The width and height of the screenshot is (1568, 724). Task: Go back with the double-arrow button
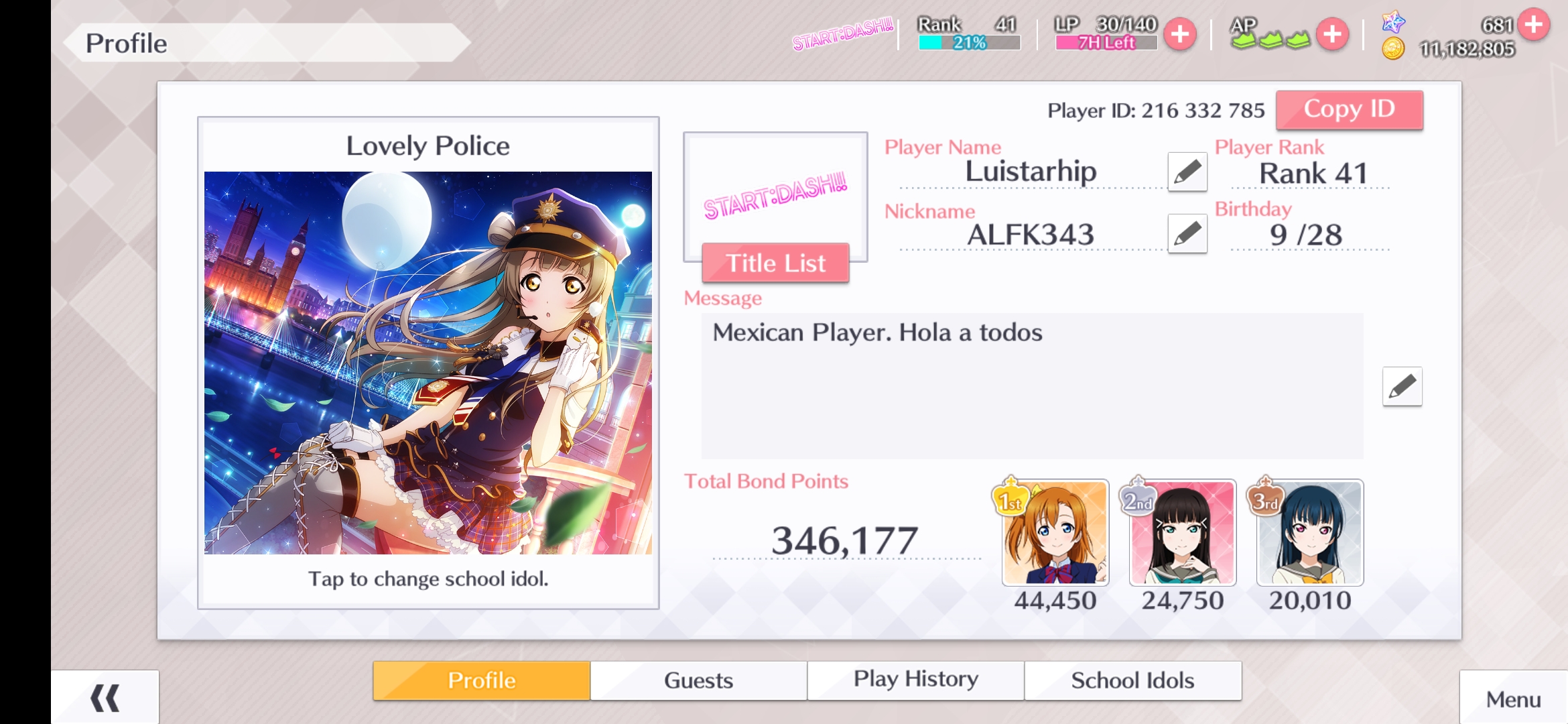(105, 698)
